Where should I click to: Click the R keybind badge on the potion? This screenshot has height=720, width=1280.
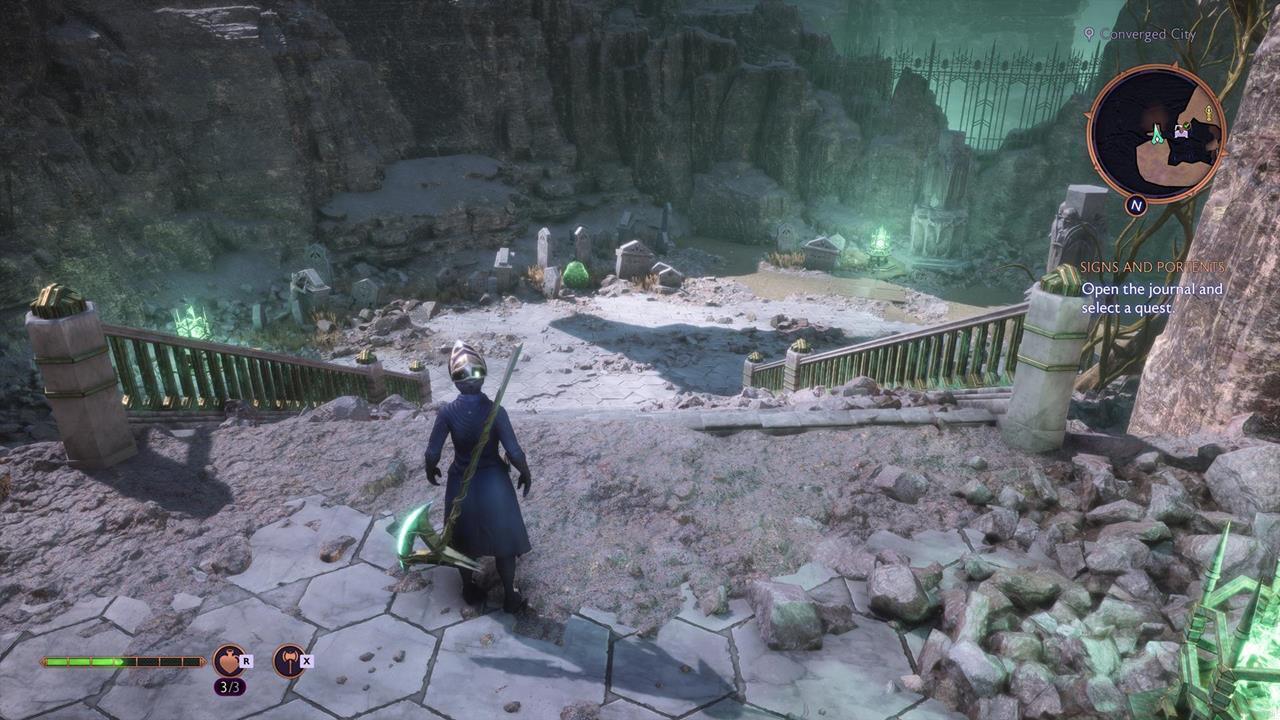pyautogui.click(x=247, y=661)
